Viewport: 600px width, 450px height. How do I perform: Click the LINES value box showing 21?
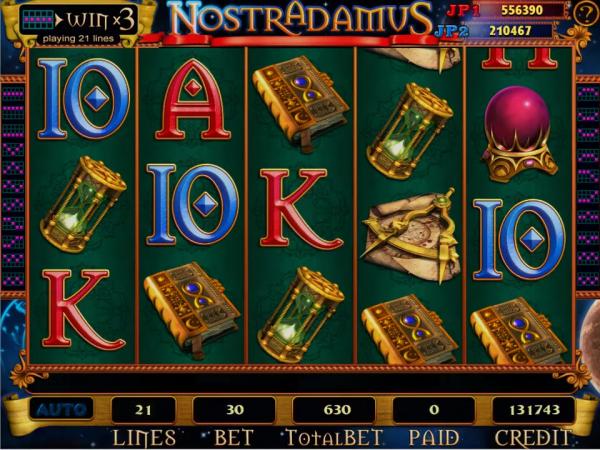coord(141,410)
